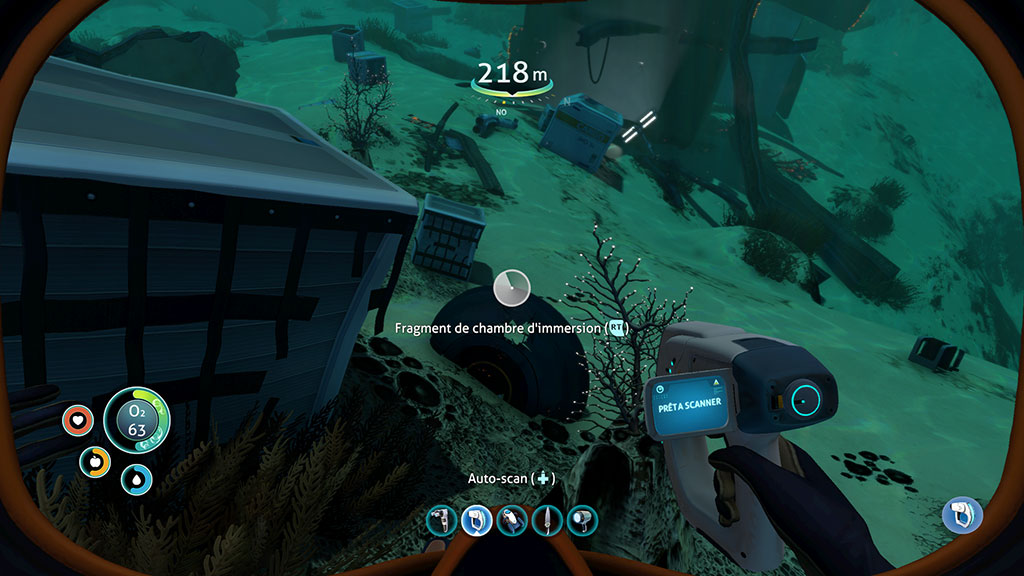Choose the survival knife hotbar slot
The width and height of the screenshot is (1024, 576).
(x=547, y=520)
